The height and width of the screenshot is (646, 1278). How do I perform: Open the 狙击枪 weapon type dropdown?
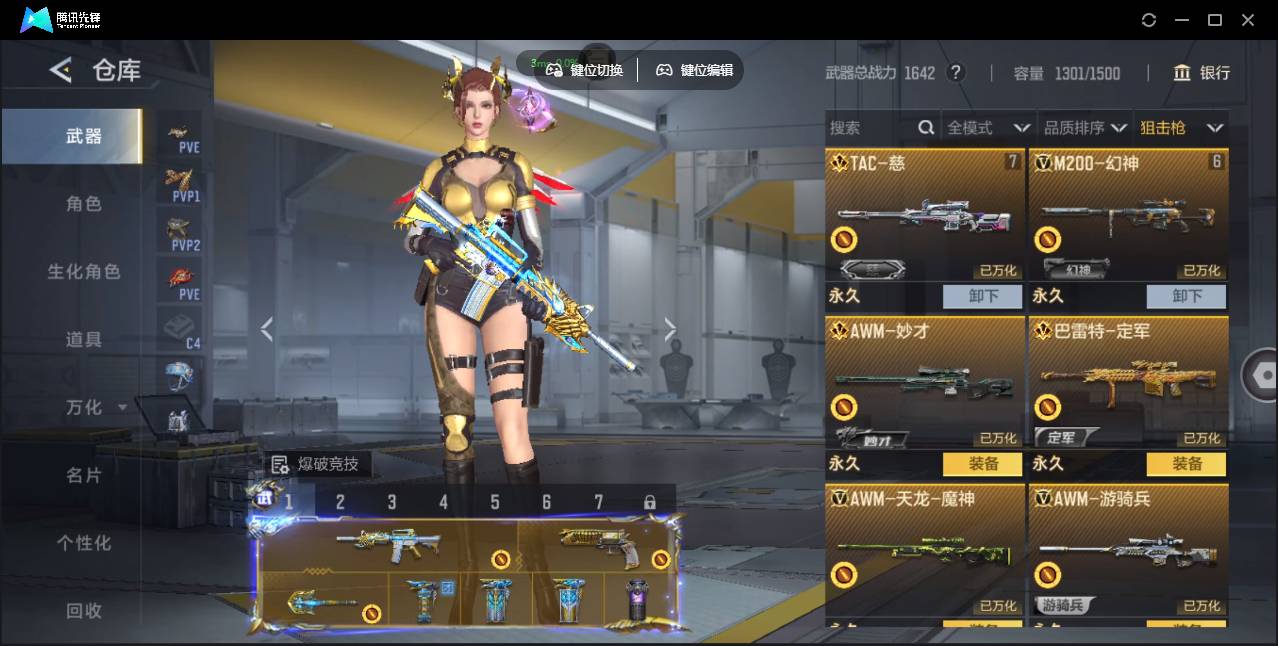(x=1181, y=128)
